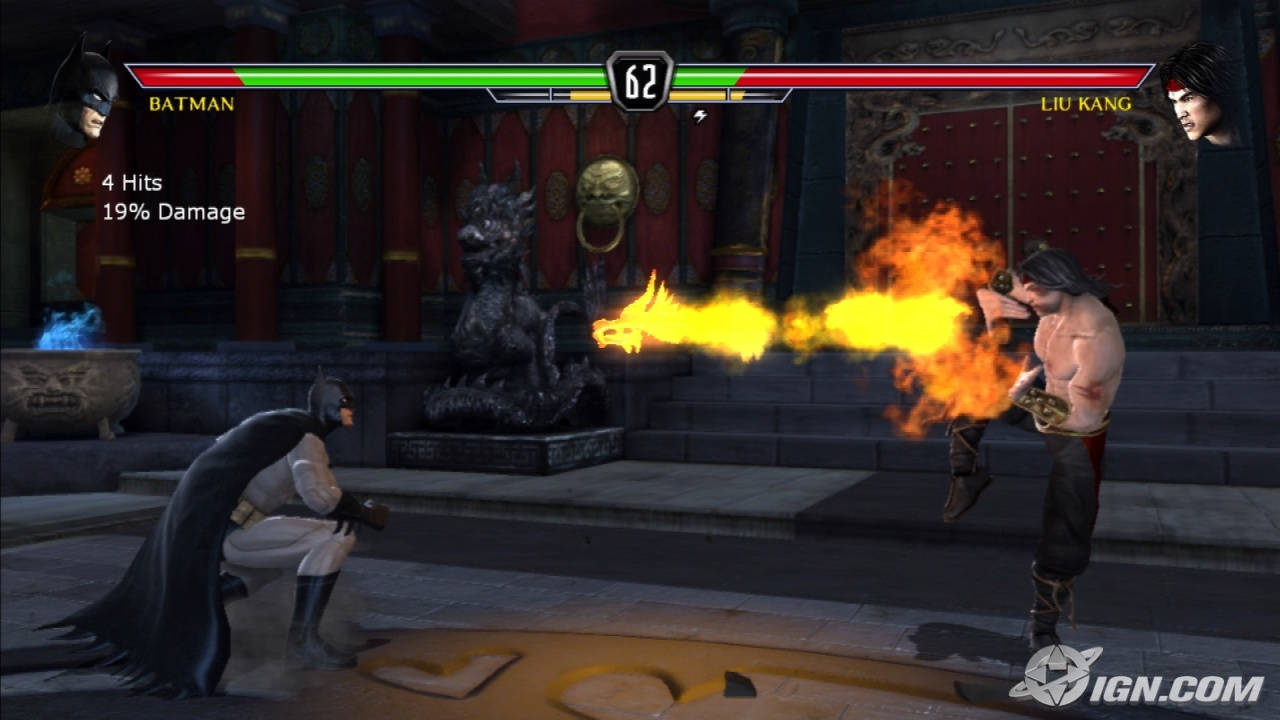Click Batman's character portrait
This screenshot has height=720, width=1280.
[x=83, y=92]
